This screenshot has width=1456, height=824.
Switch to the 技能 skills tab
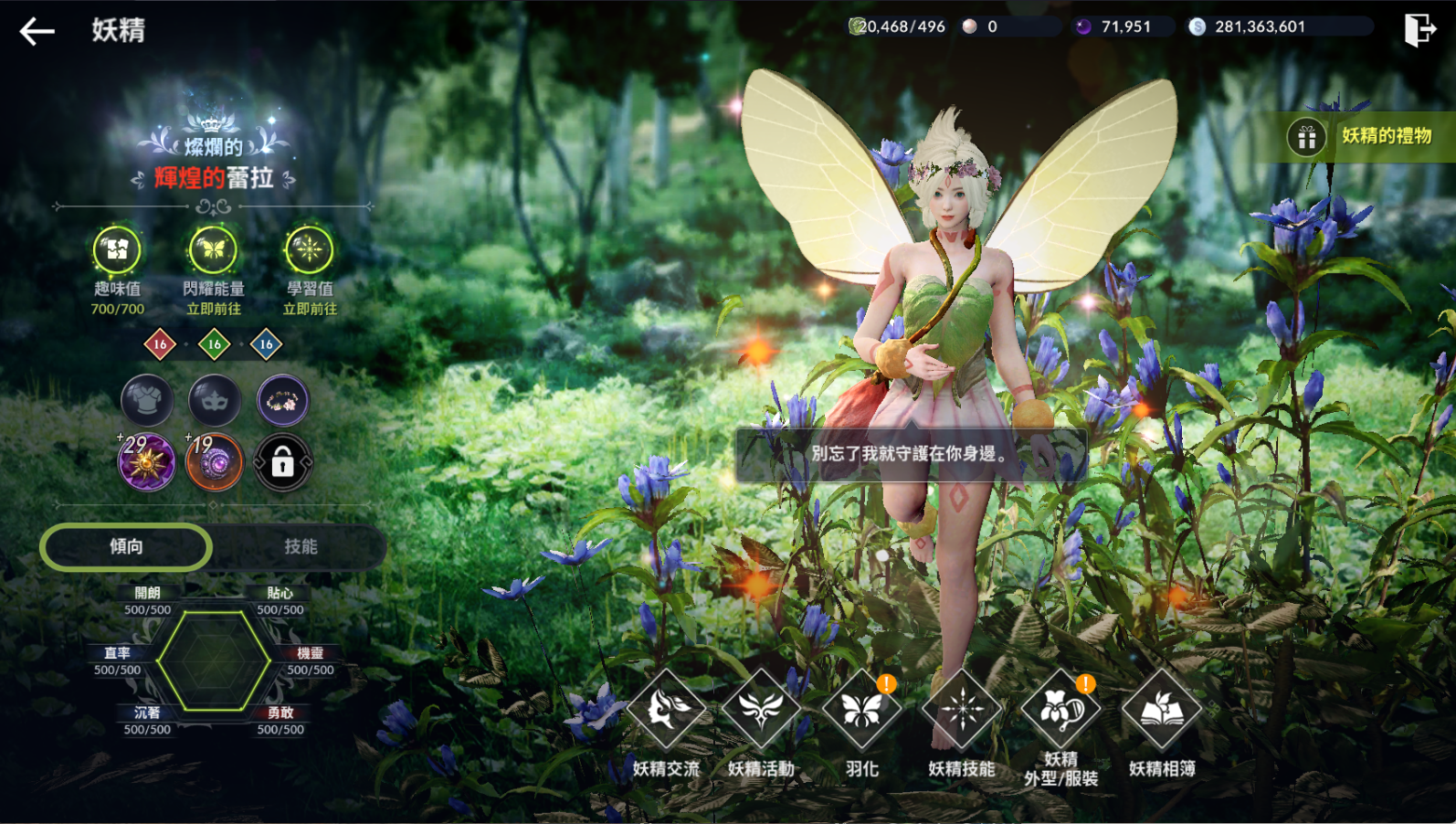(301, 546)
